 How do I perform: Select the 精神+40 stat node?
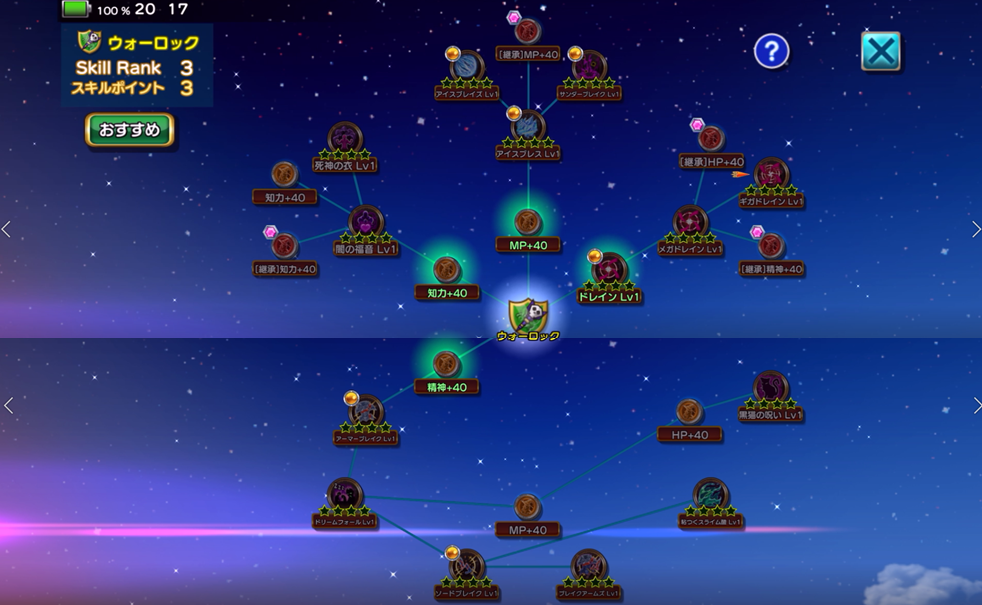447,364
